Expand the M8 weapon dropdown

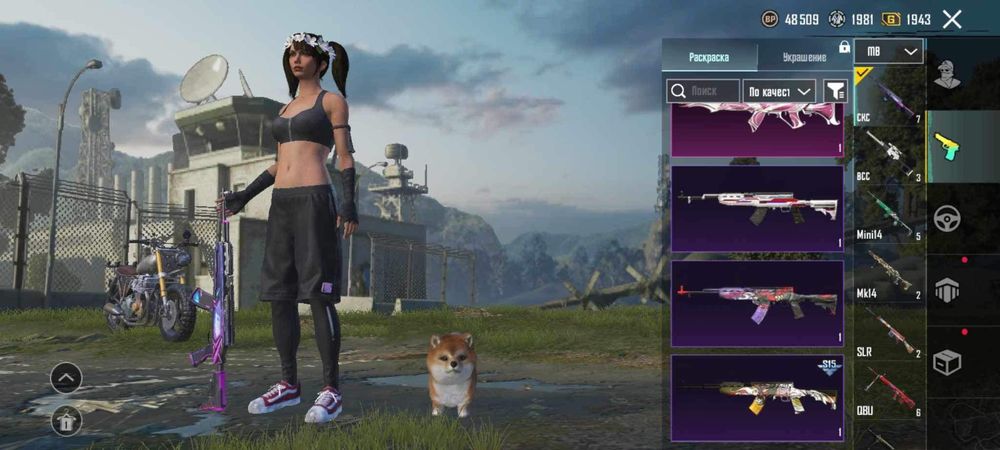click(x=889, y=51)
